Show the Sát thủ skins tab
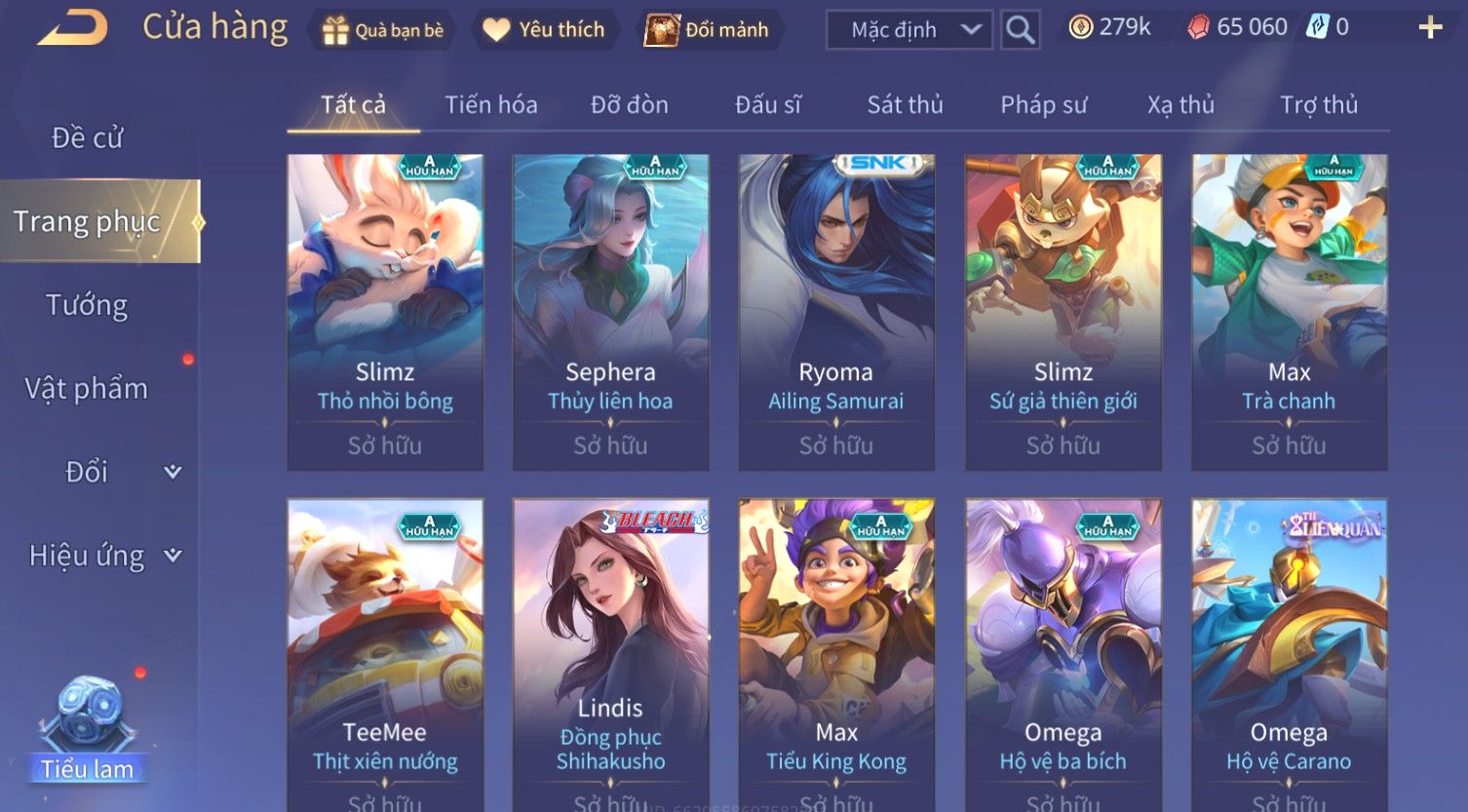Viewport: 1468px width, 812px height. coord(905,104)
